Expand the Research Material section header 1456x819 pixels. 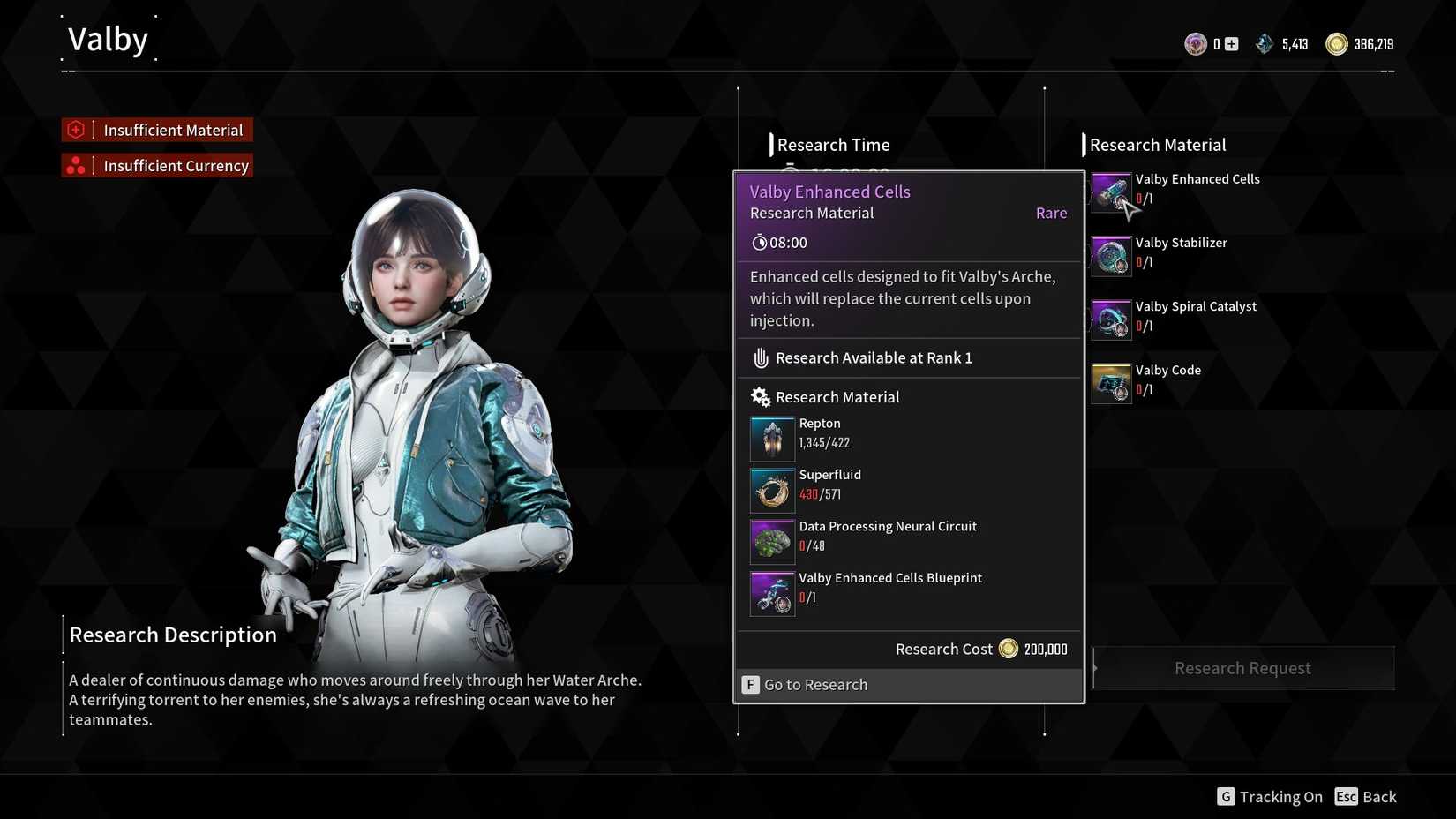point(837,396)
